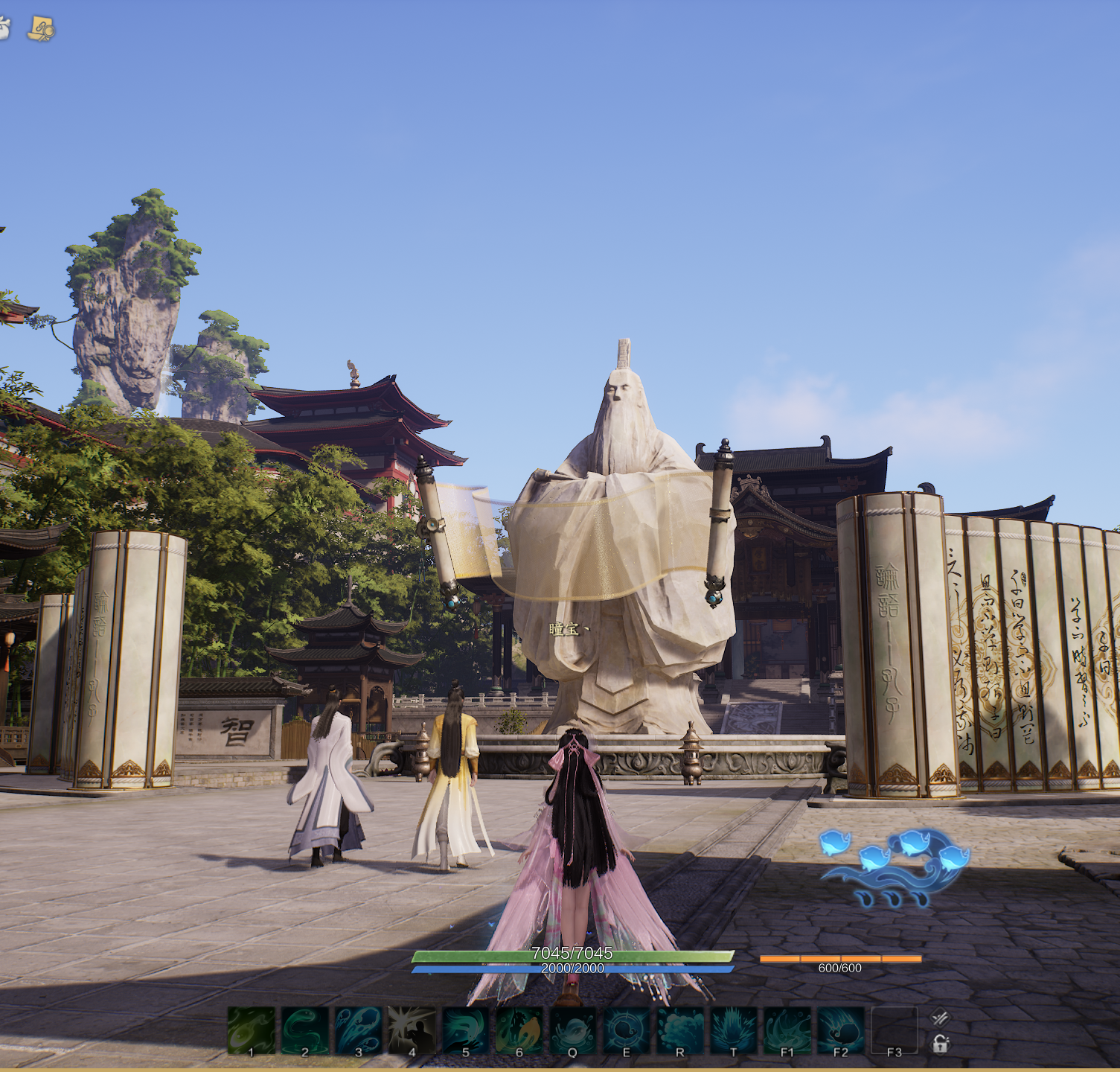
Task: Open the scroll with magnifying glass icon
Action: (x=41, y=29)
